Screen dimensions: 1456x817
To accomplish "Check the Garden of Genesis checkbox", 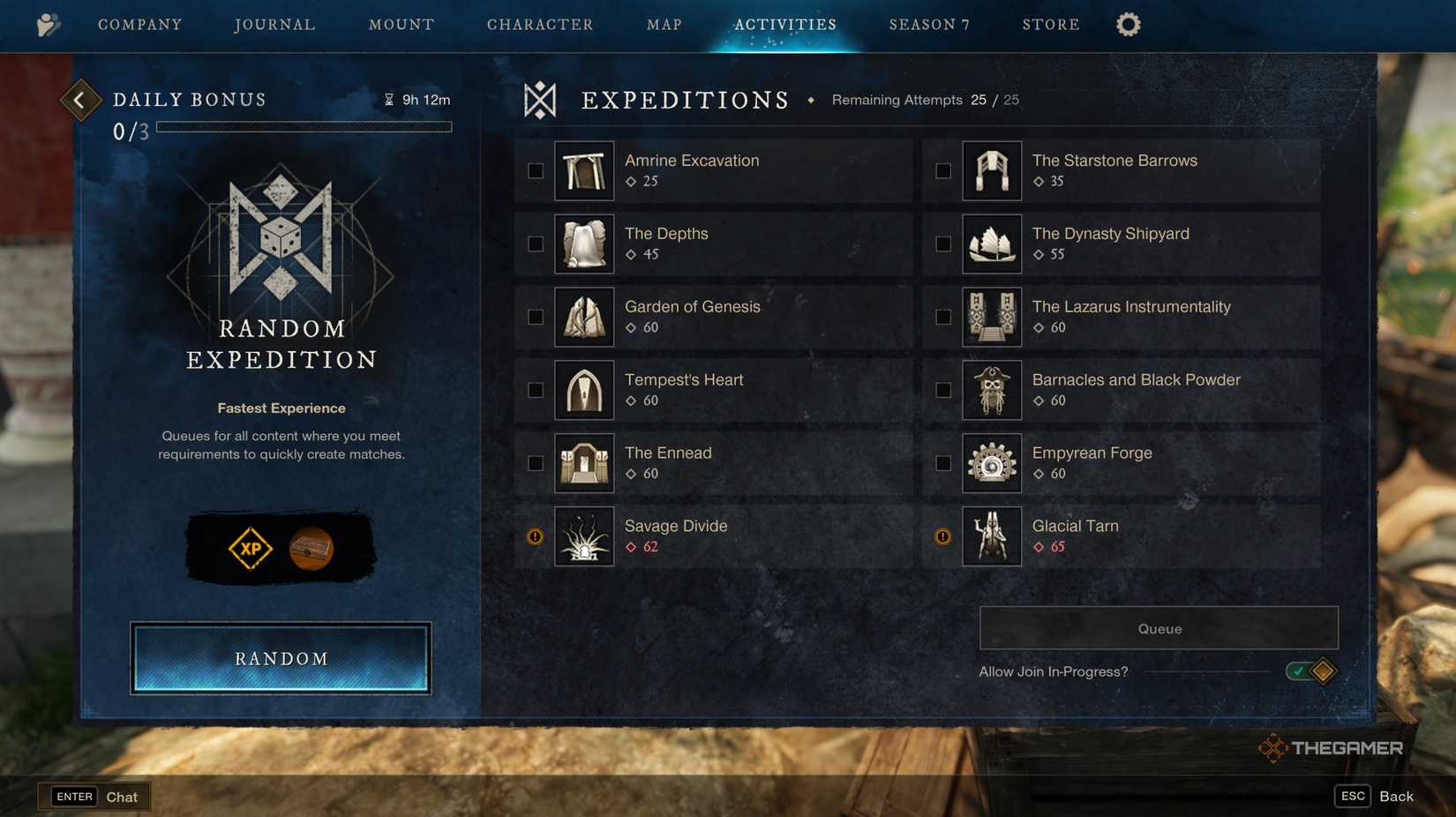I will (x=534, y=317).
